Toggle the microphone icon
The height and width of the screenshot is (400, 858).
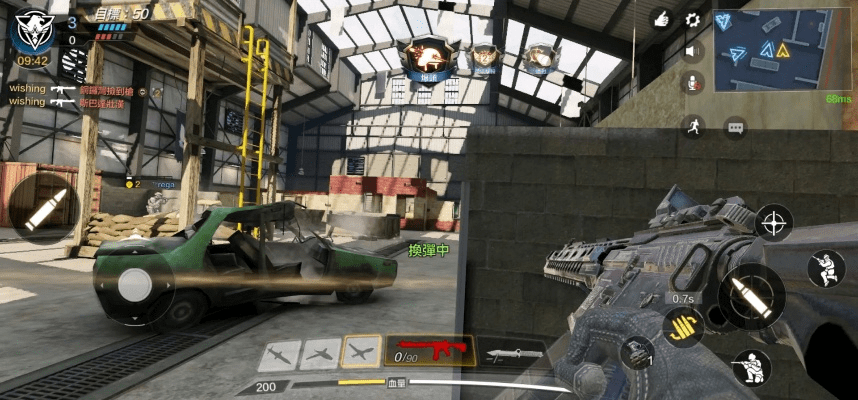[x=692, y=83]
